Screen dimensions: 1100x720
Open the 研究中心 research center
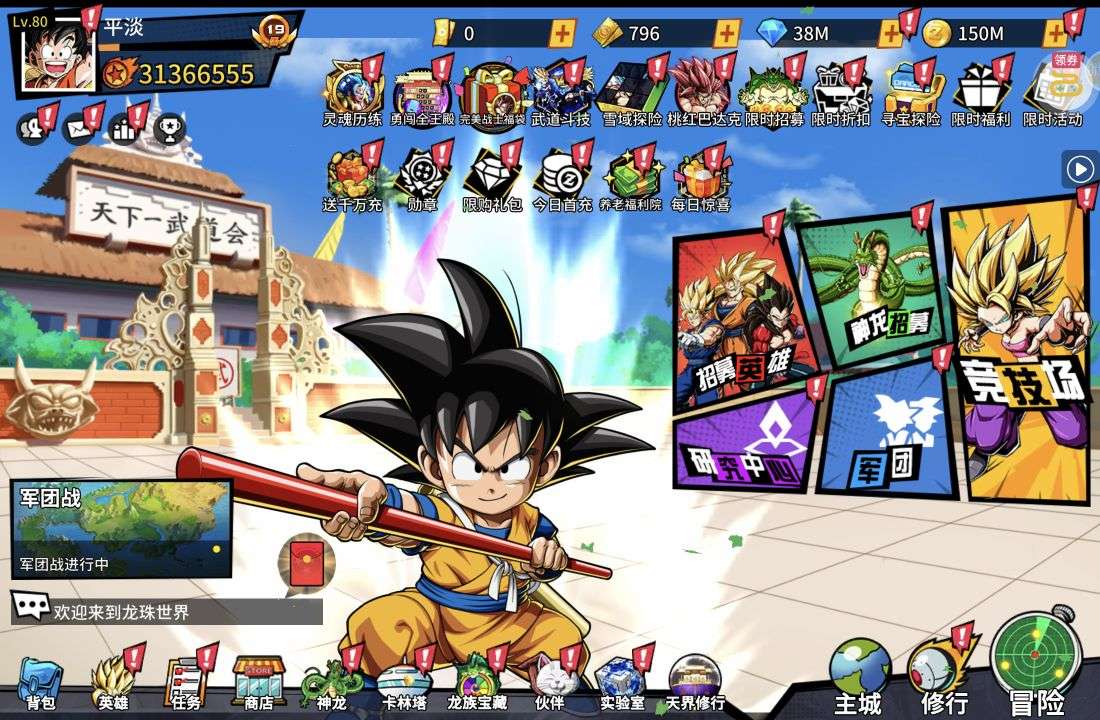(745, 440)
